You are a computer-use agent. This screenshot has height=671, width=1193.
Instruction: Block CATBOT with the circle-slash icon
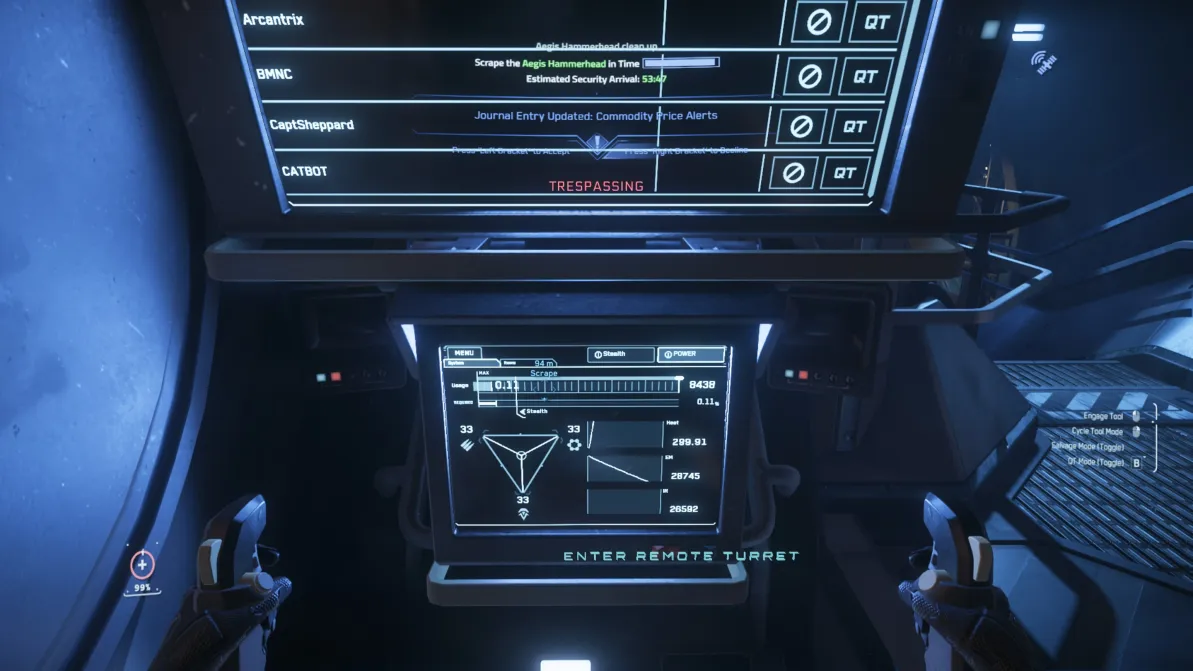793,173
